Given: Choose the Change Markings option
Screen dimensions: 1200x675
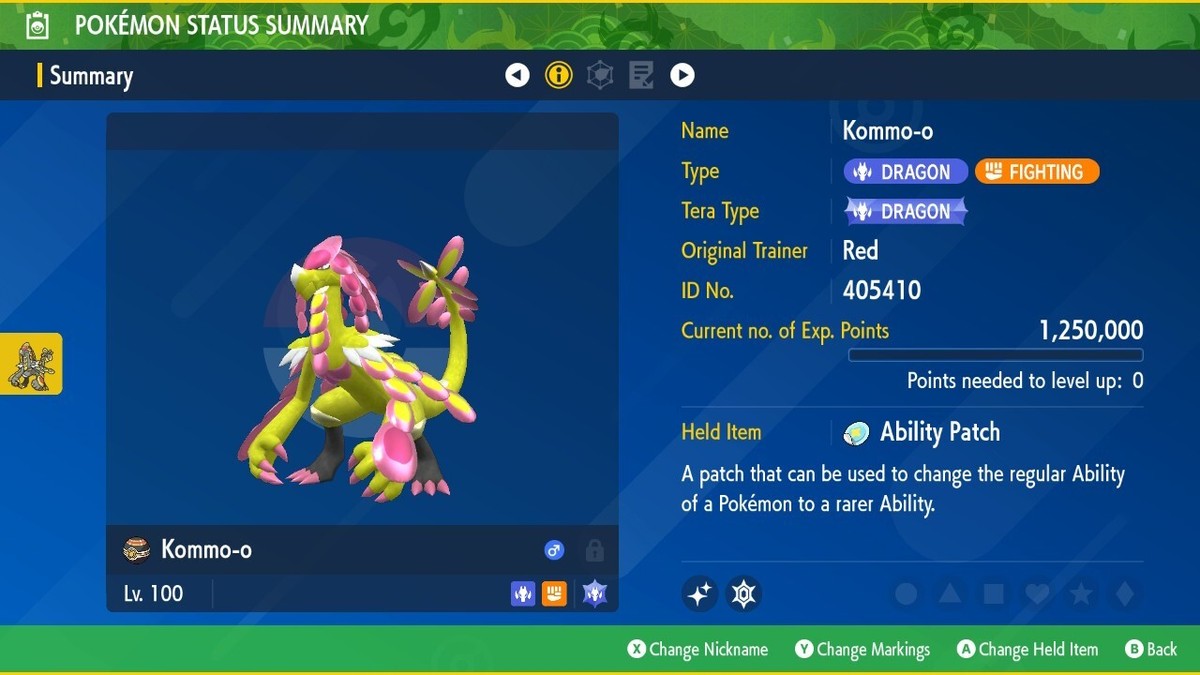Looking at the screenshot, I should click(862, 650).
